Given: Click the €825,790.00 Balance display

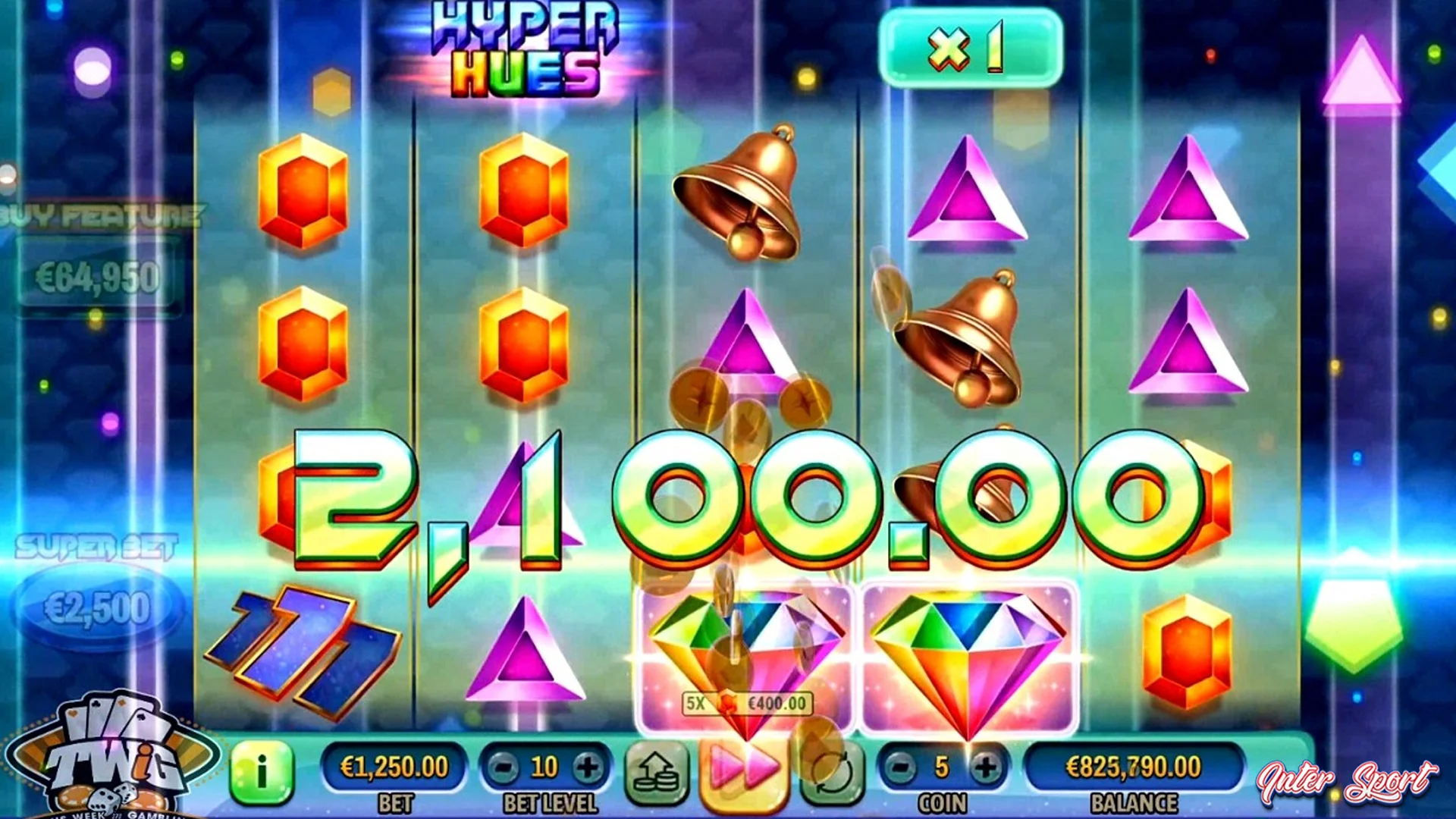Looking at the screenshot, I should point(1134,766).
